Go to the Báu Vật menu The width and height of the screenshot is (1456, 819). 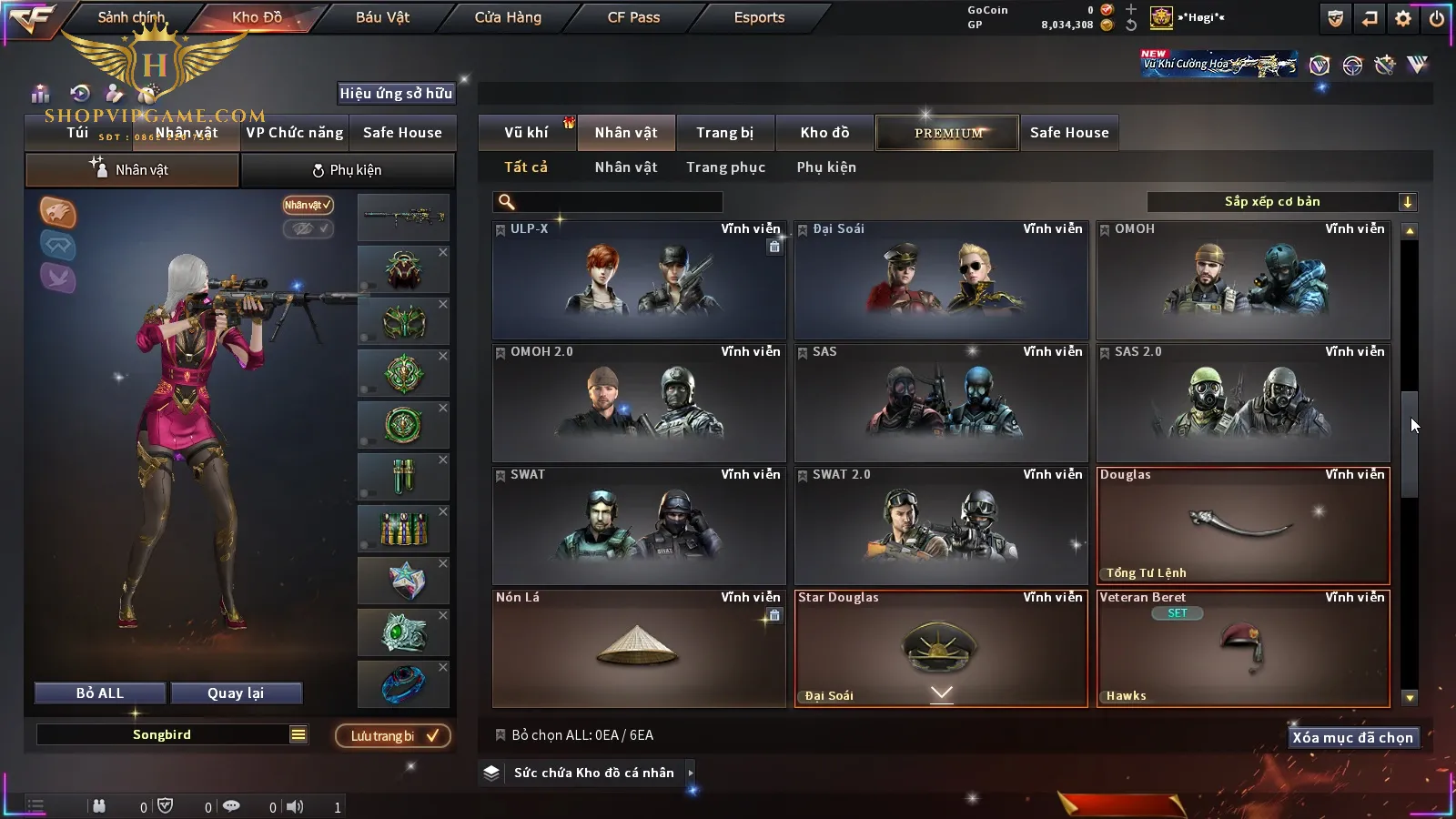(x=382, y=17)
